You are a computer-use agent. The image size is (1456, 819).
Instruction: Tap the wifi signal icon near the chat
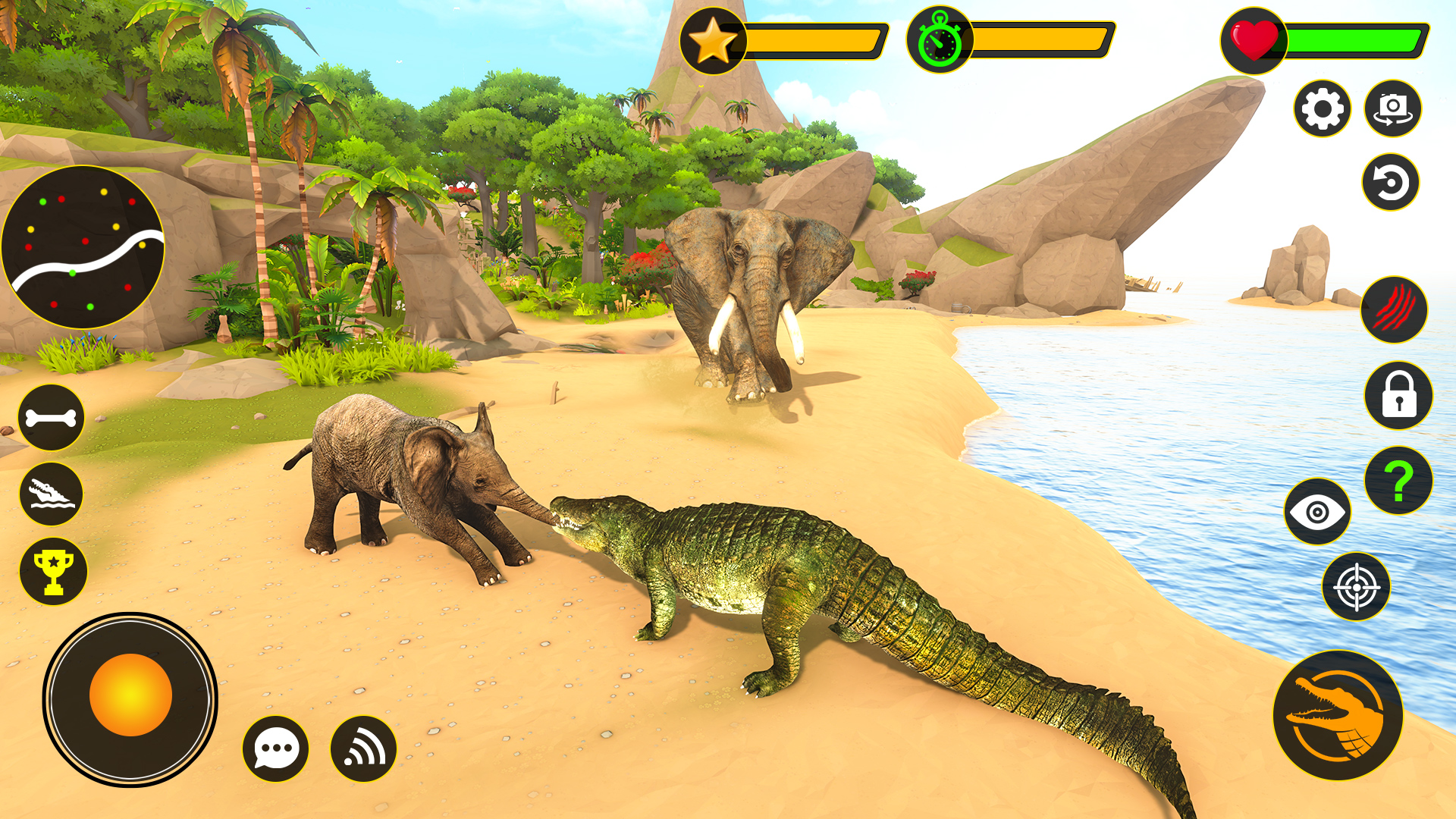tap(362, 748)
